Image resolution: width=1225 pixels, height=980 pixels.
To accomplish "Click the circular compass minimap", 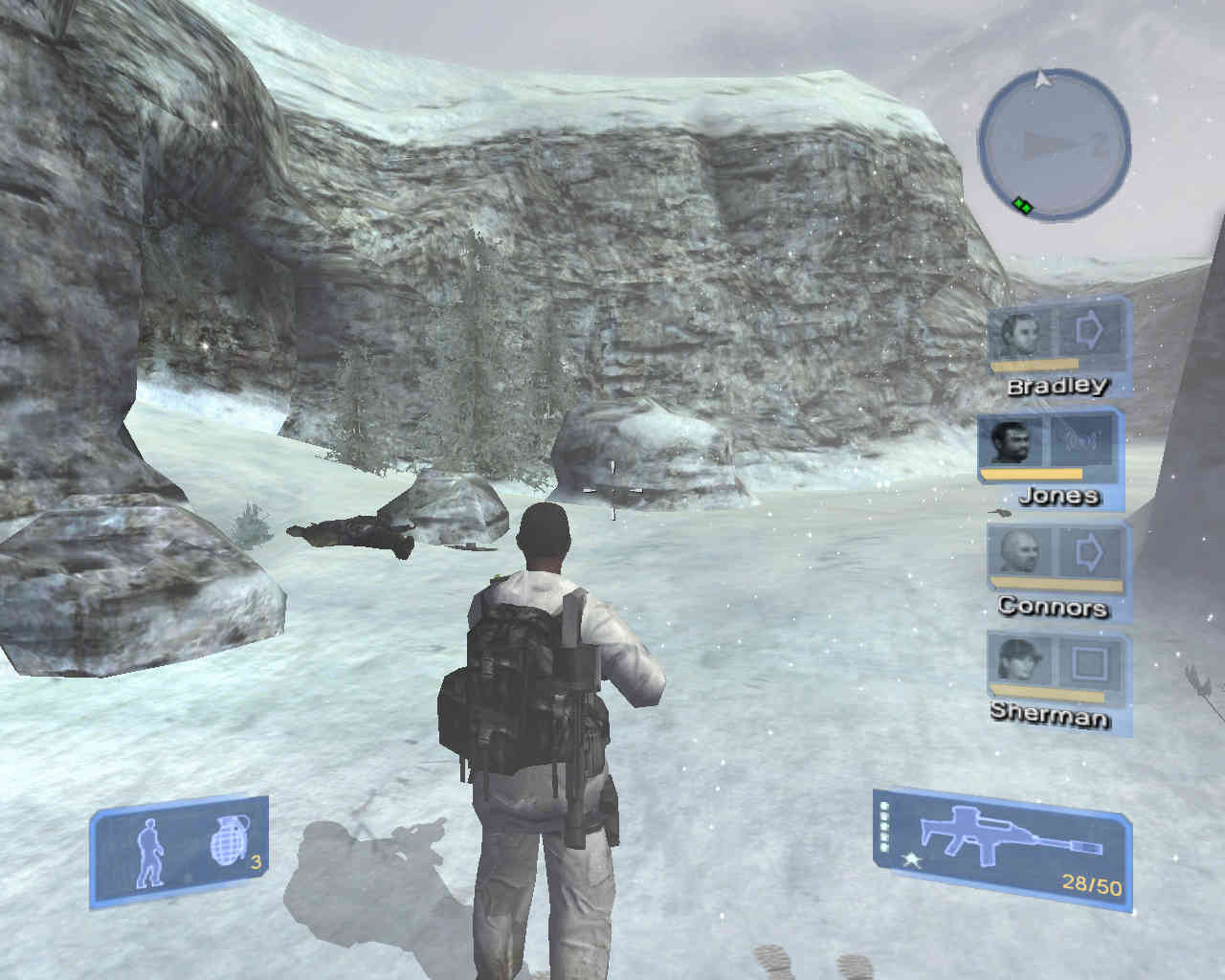I will coord(1054,145).
